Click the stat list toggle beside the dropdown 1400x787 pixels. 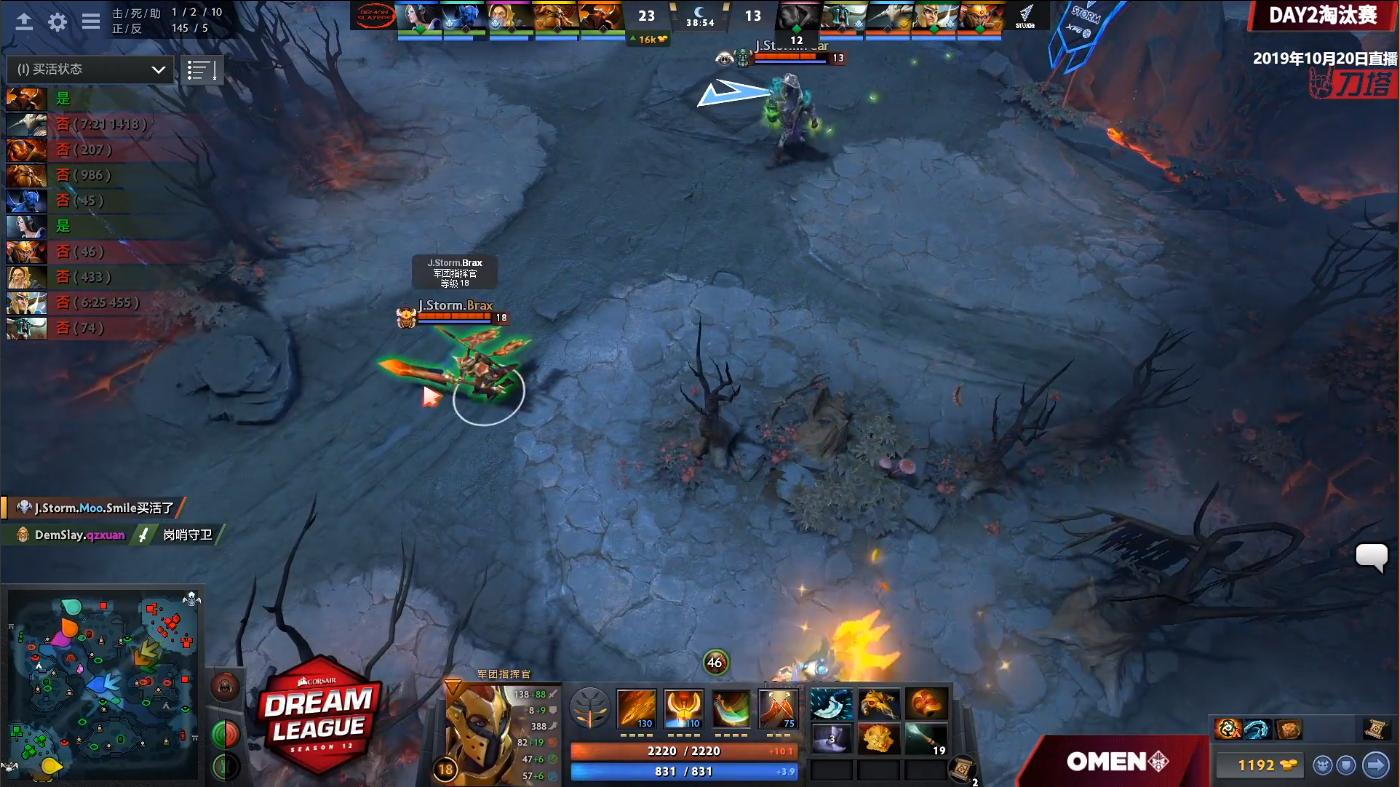pos(201,68)
